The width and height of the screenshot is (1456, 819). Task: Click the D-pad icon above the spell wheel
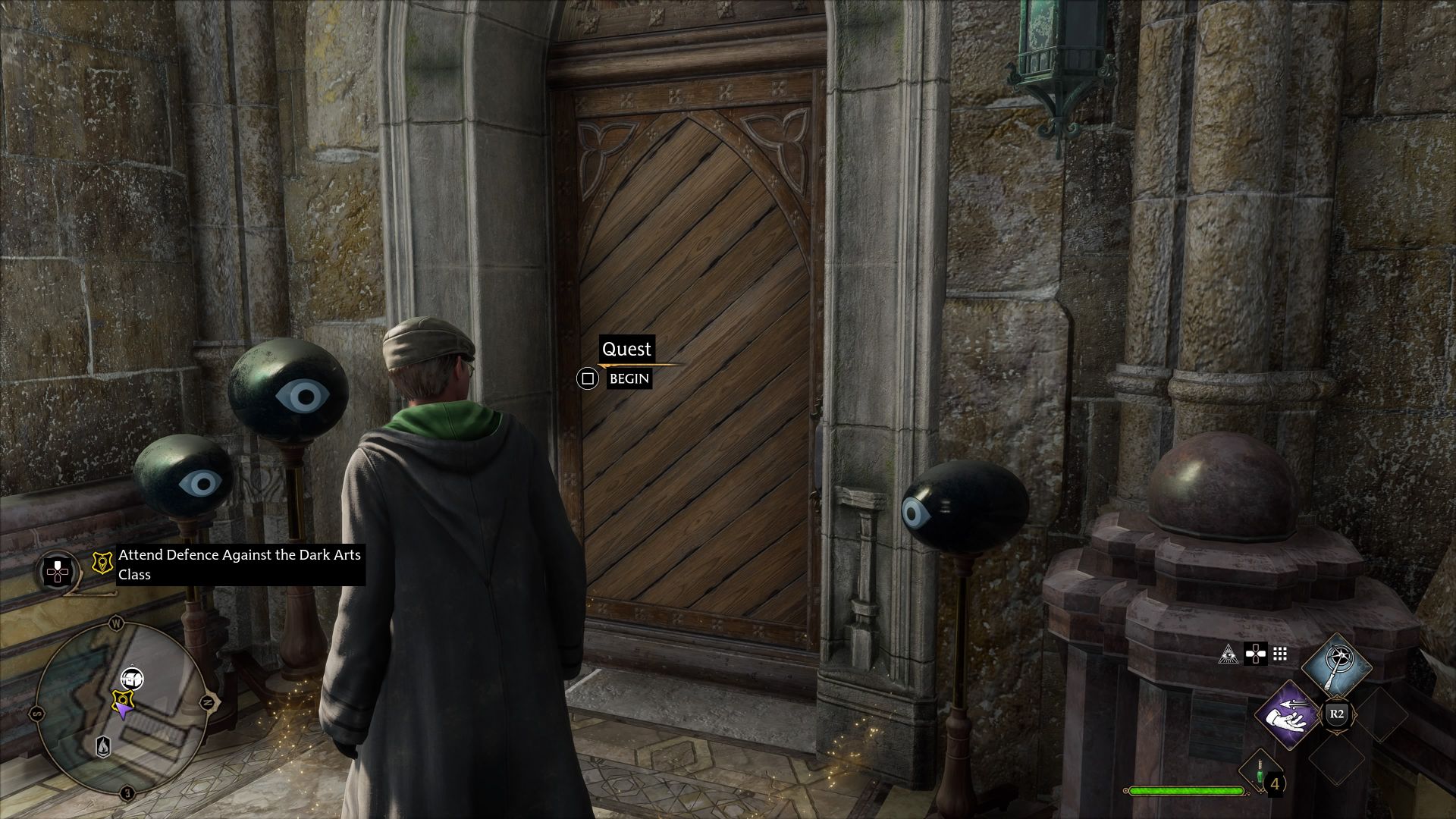pyautogui.click(x=1256, y=654)
